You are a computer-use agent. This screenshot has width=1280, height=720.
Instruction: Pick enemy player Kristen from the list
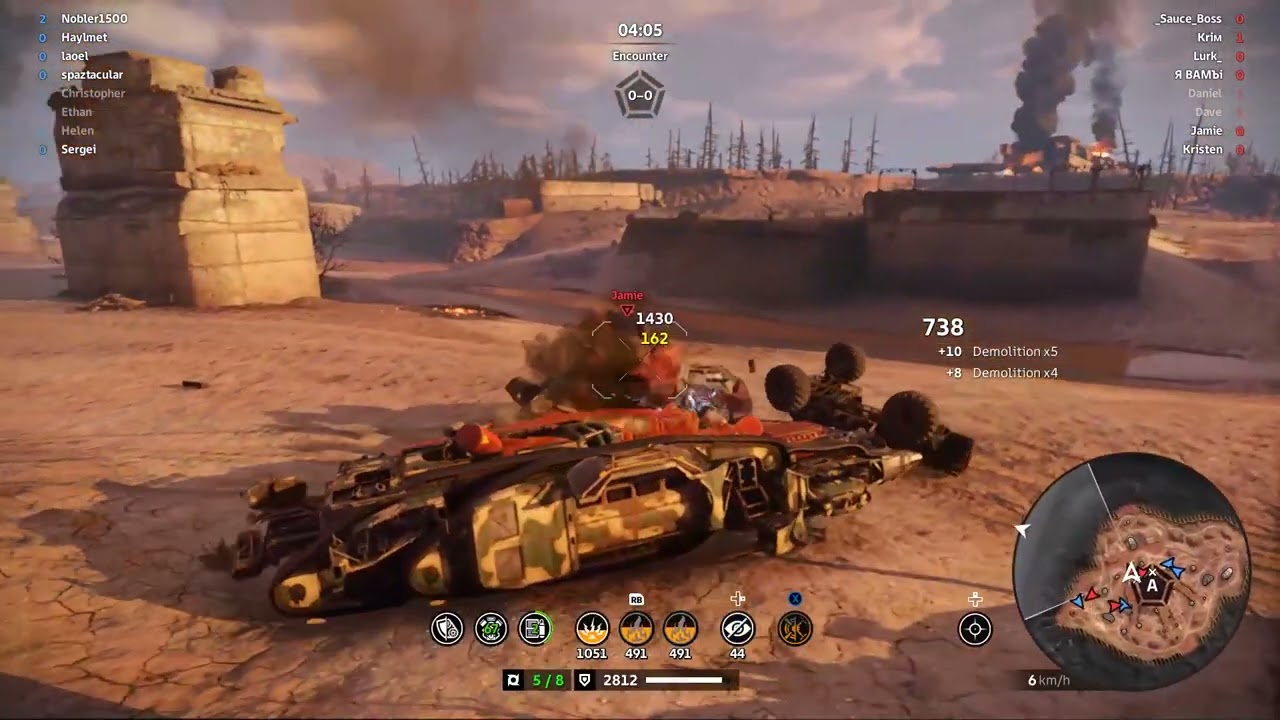pyautogui.click(x=1202, y=150)
